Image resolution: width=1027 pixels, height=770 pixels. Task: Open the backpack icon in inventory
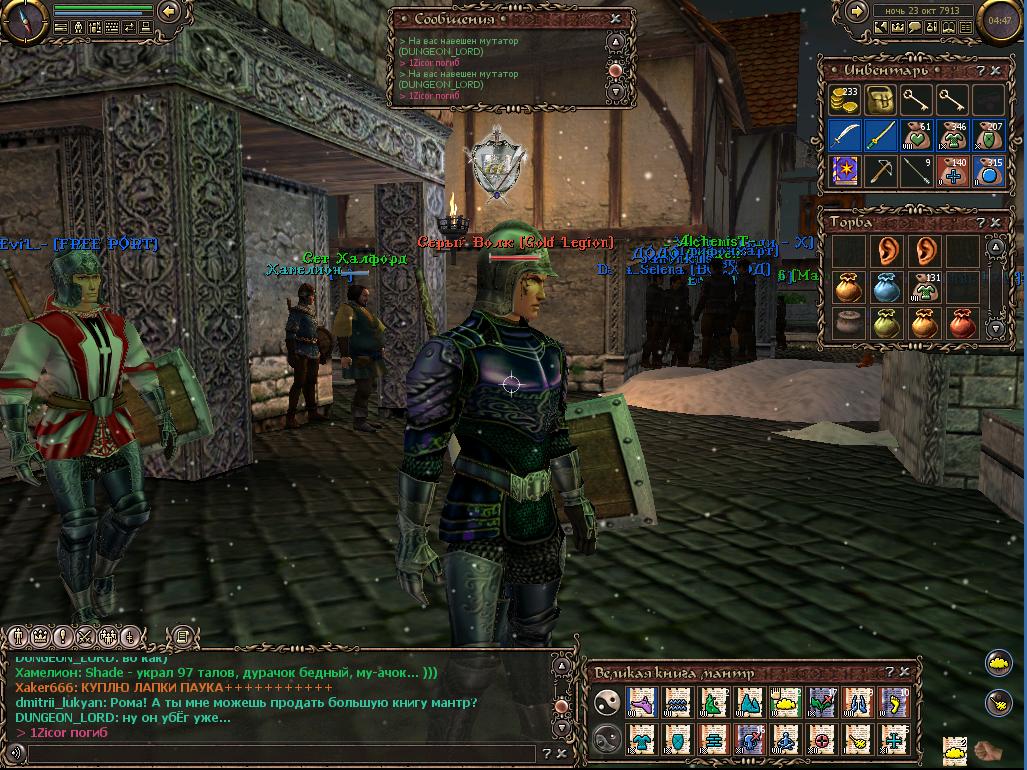coord(880,100)
